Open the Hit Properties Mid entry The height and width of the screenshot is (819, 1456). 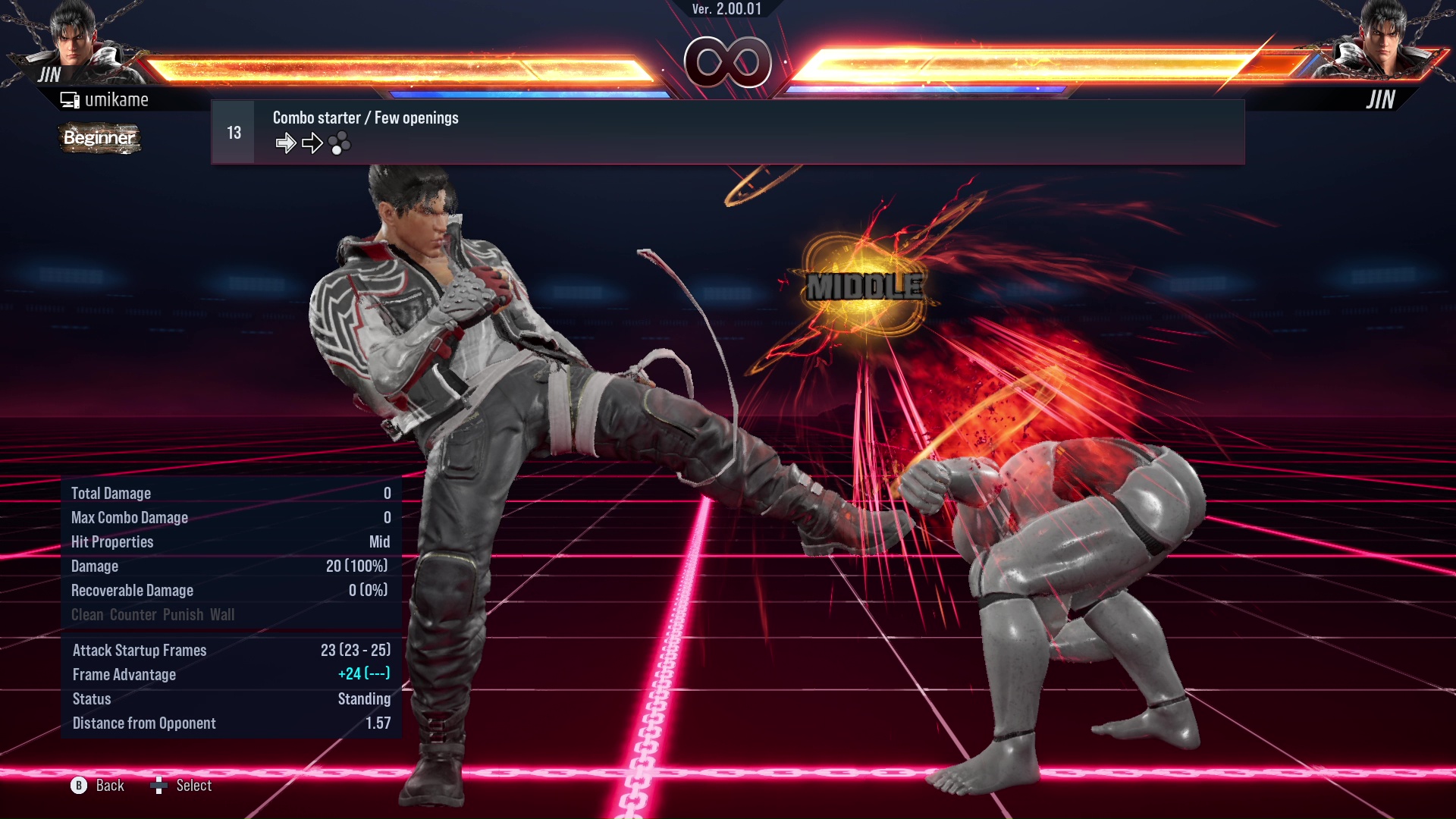coord(230,541)
